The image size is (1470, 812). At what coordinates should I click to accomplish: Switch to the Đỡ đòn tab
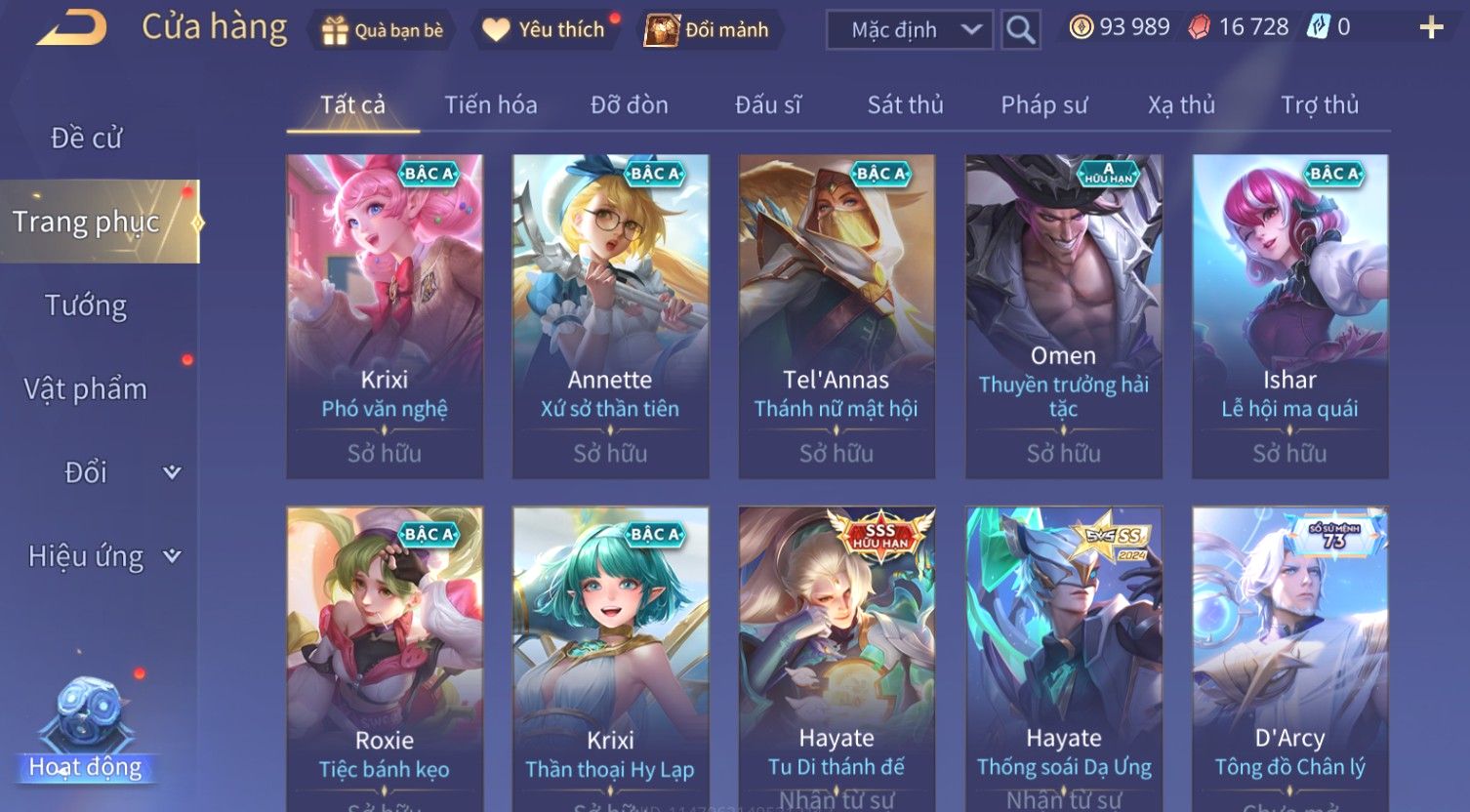[x=629, y=105]
